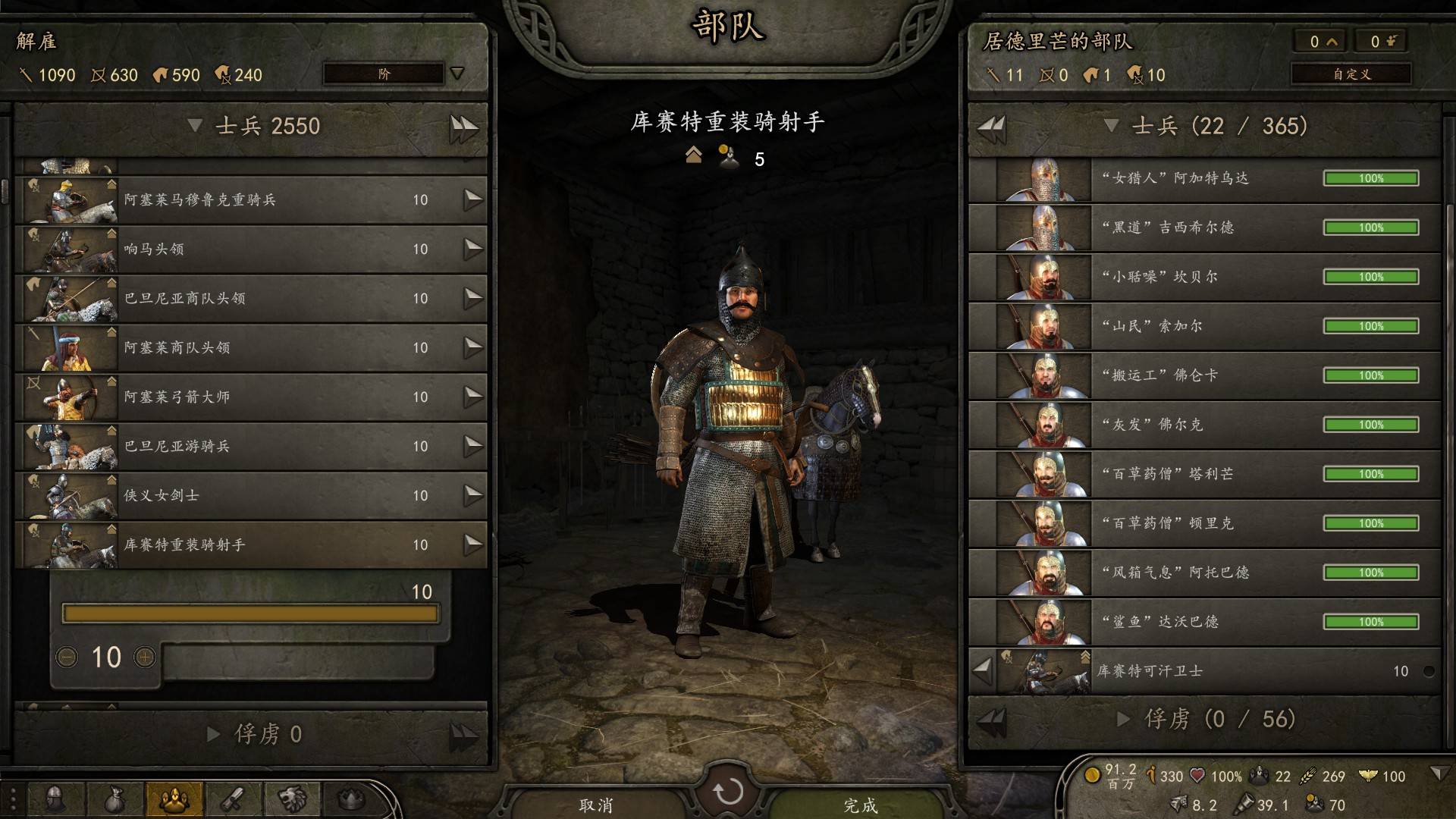The height and width of the screenshot is (819, 1456).
Task: Reset changes with the circular arrow button
Action: (x=728, y=792)
